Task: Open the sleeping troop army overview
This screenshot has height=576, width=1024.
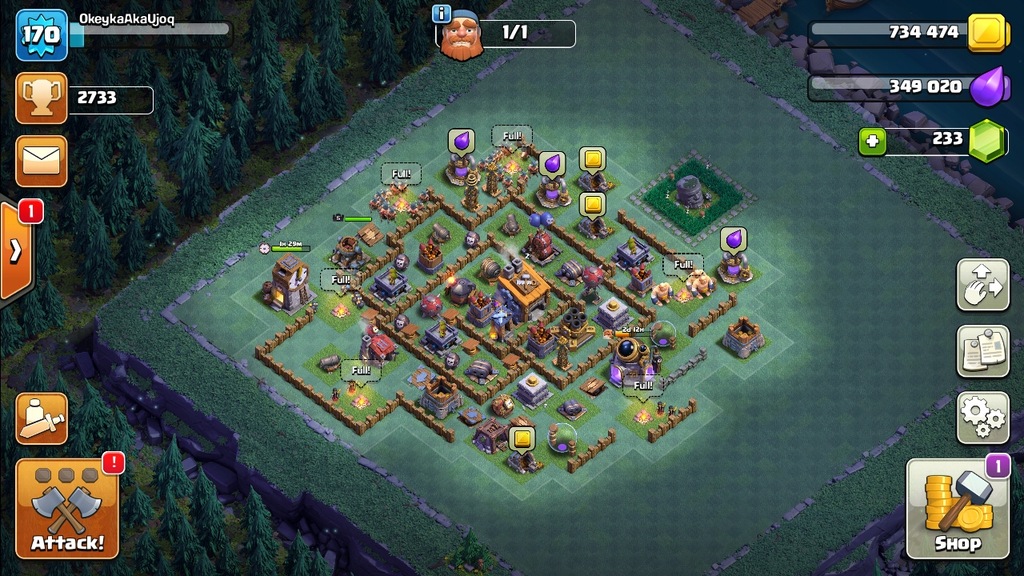Action: point(41,419)
